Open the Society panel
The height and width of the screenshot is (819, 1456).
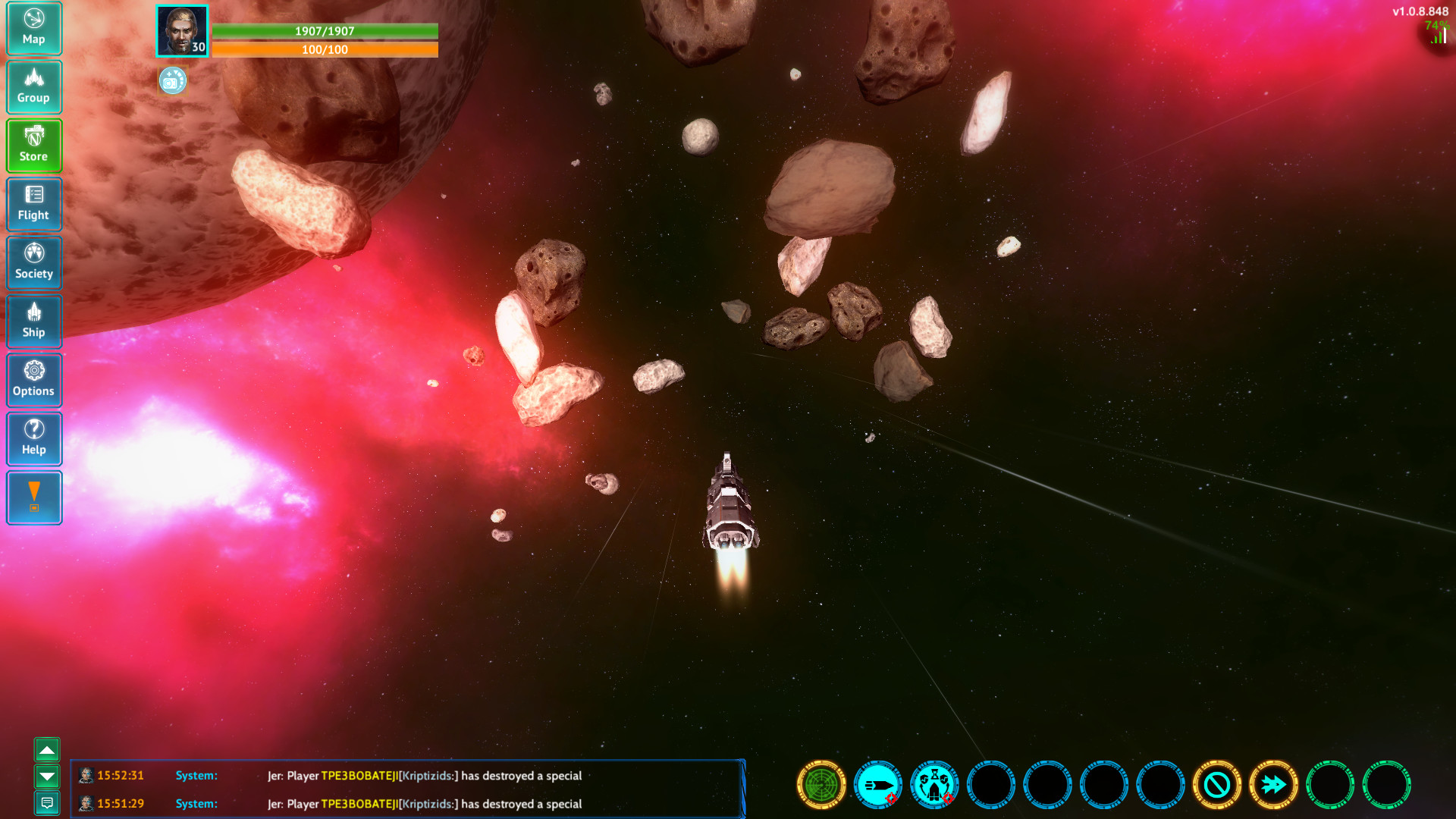pyautogui.click(x=34, y=262)
